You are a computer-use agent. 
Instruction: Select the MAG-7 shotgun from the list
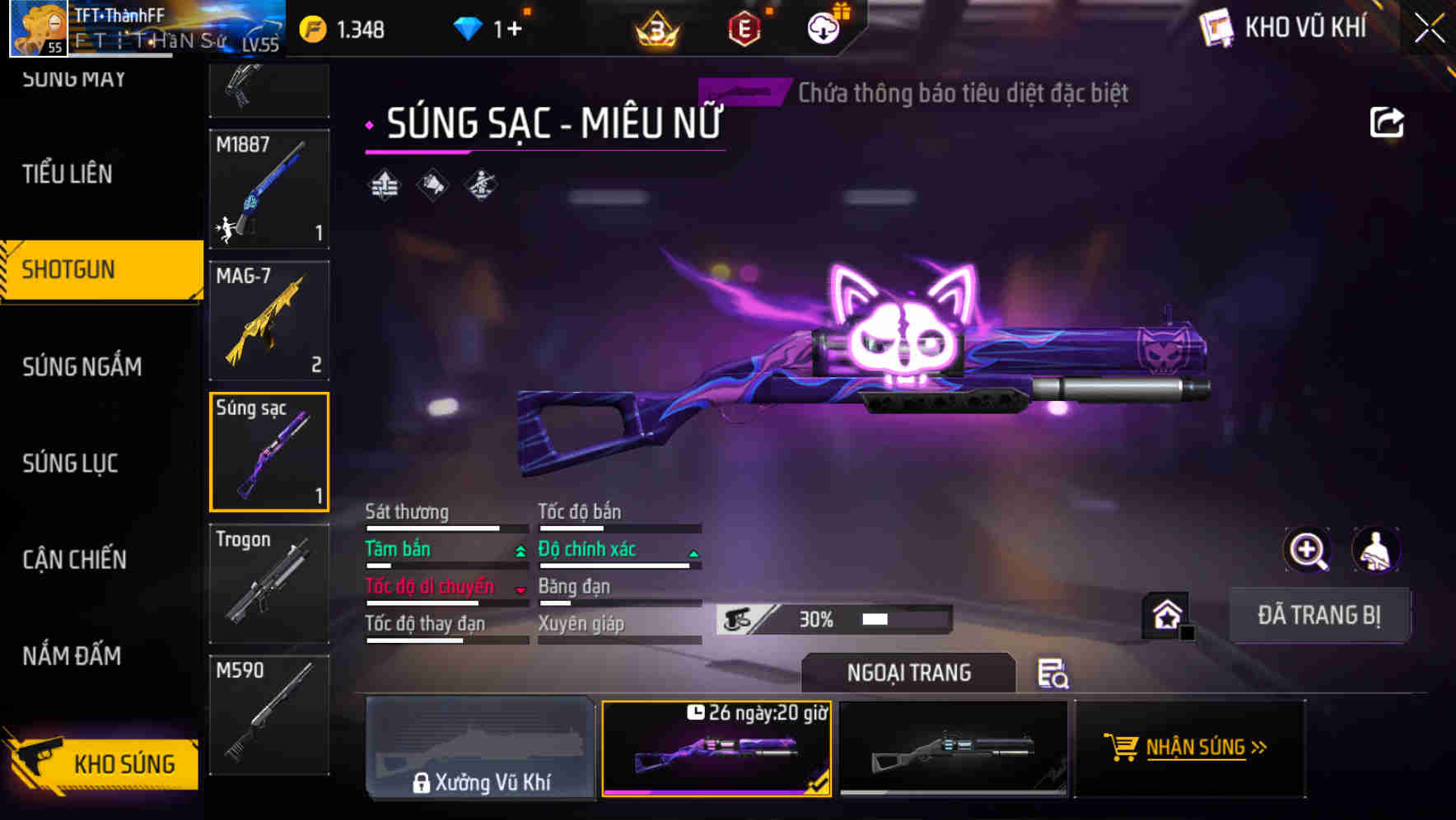click(268, 319)
